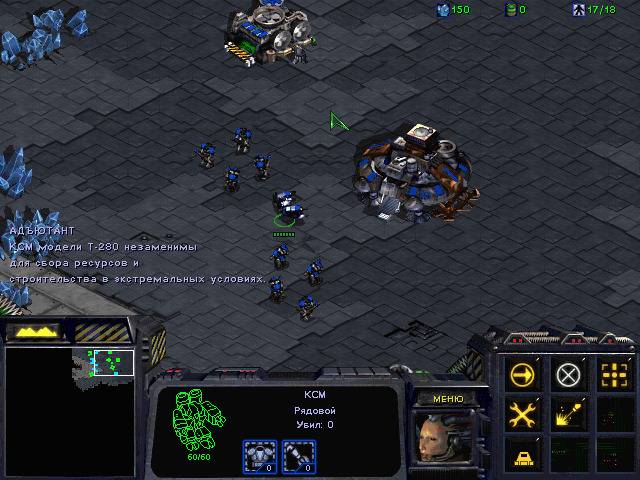The width and height of the screenshot is (640, 480).
Task: Open the Build structure command menu
Action: tap(523, 453)
